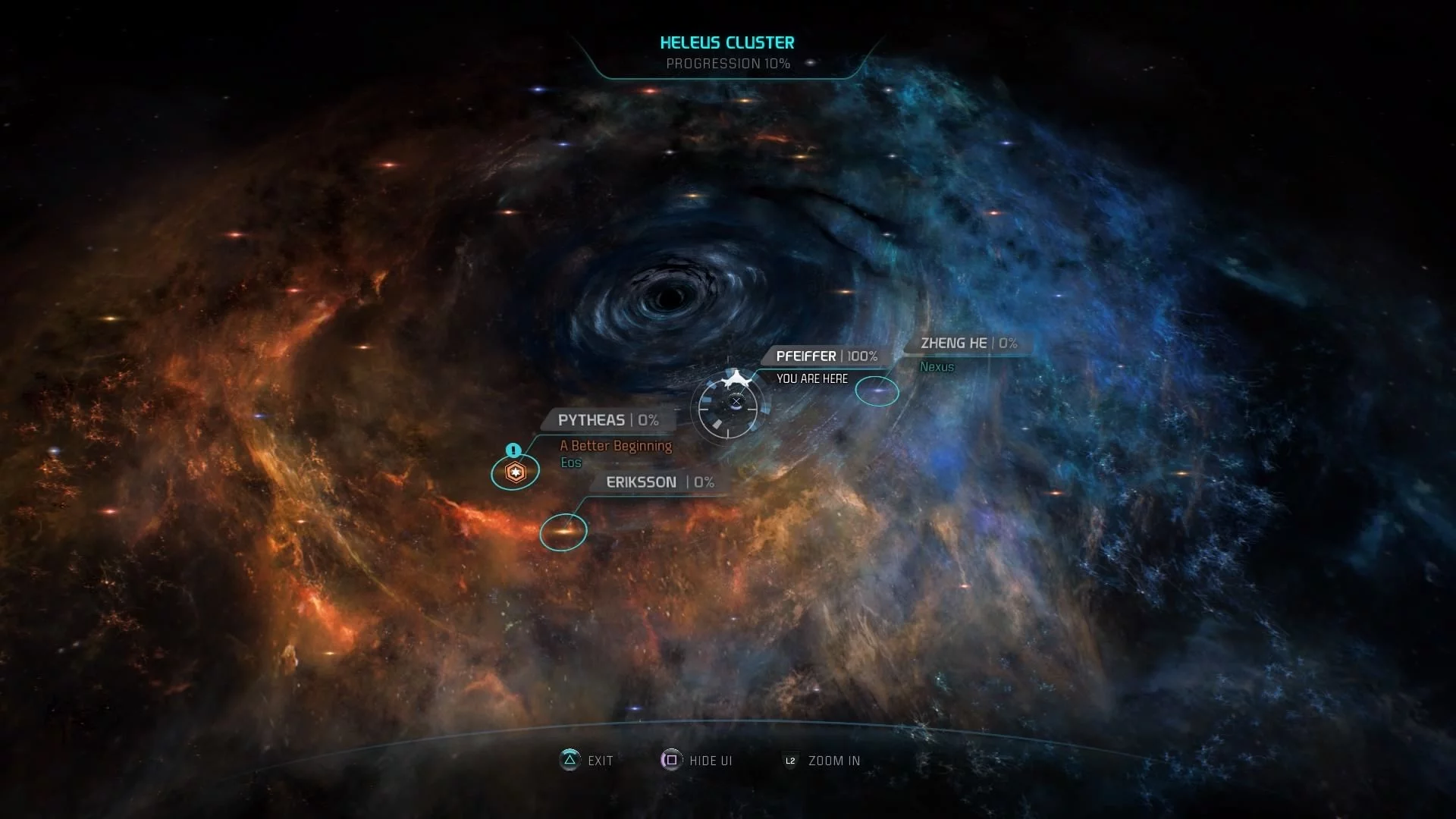Choose the Eriksson system marker

click(563, 532)
